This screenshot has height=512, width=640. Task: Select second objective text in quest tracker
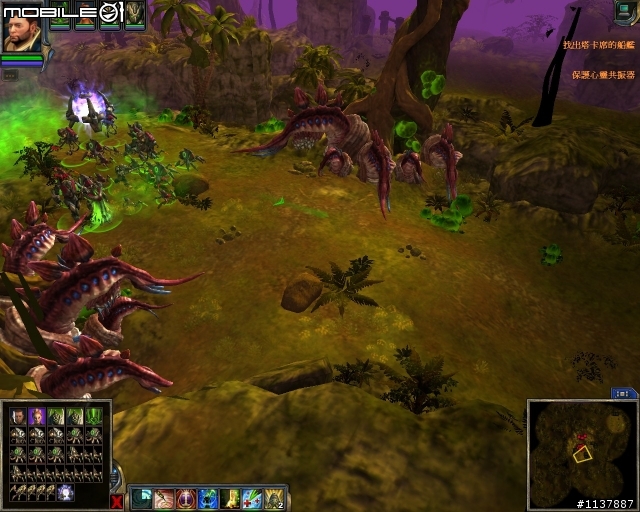(603, 74)
